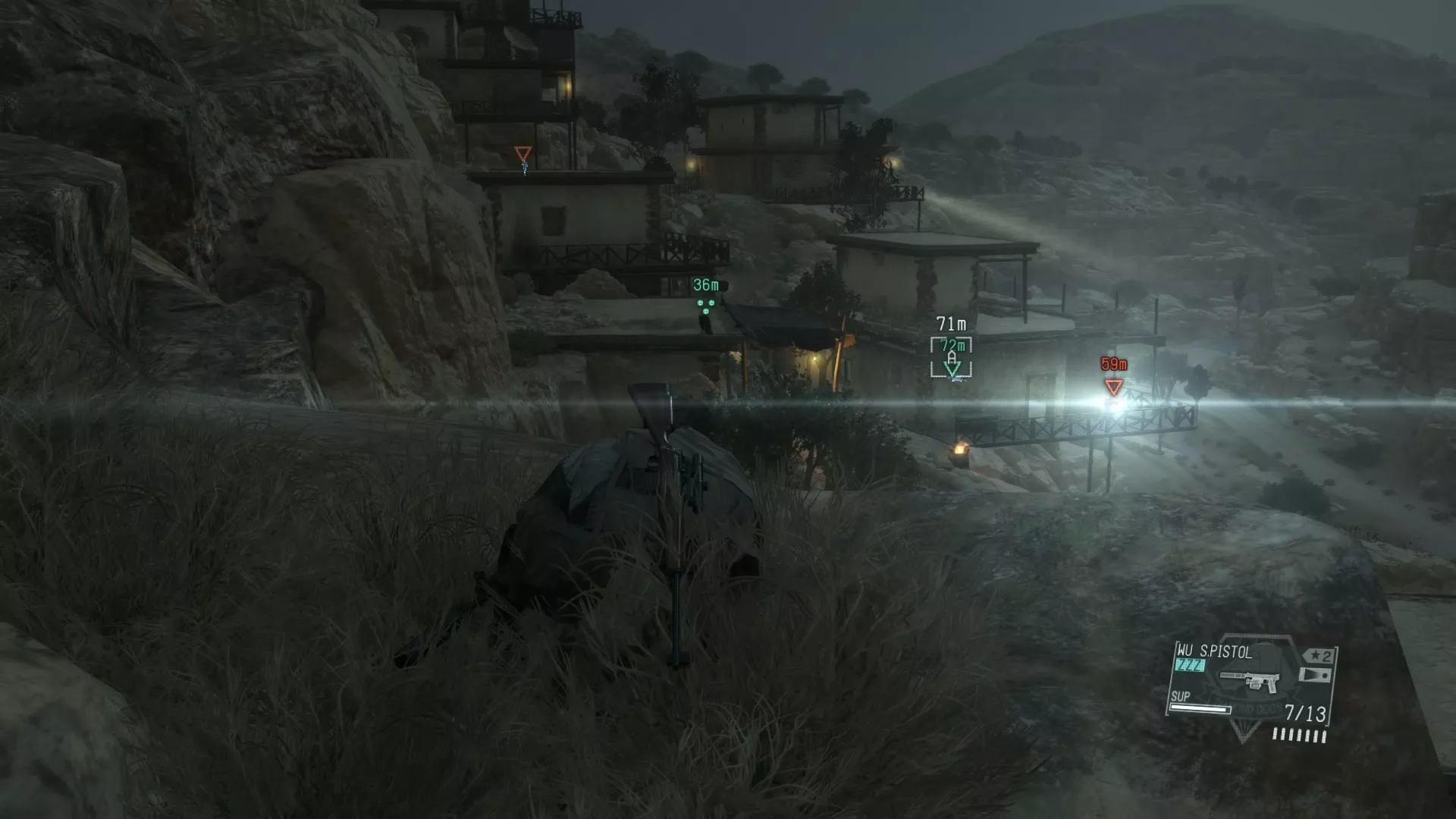Toggle the marked guard icon under the 36m tag

click(x=706, y=311)
